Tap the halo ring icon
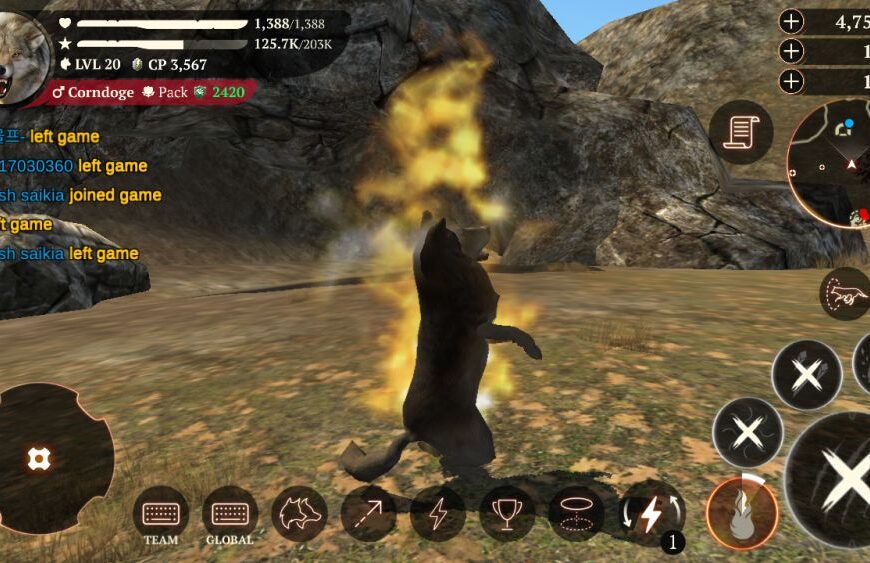The image size is (870, 563). tap(576, 513)
